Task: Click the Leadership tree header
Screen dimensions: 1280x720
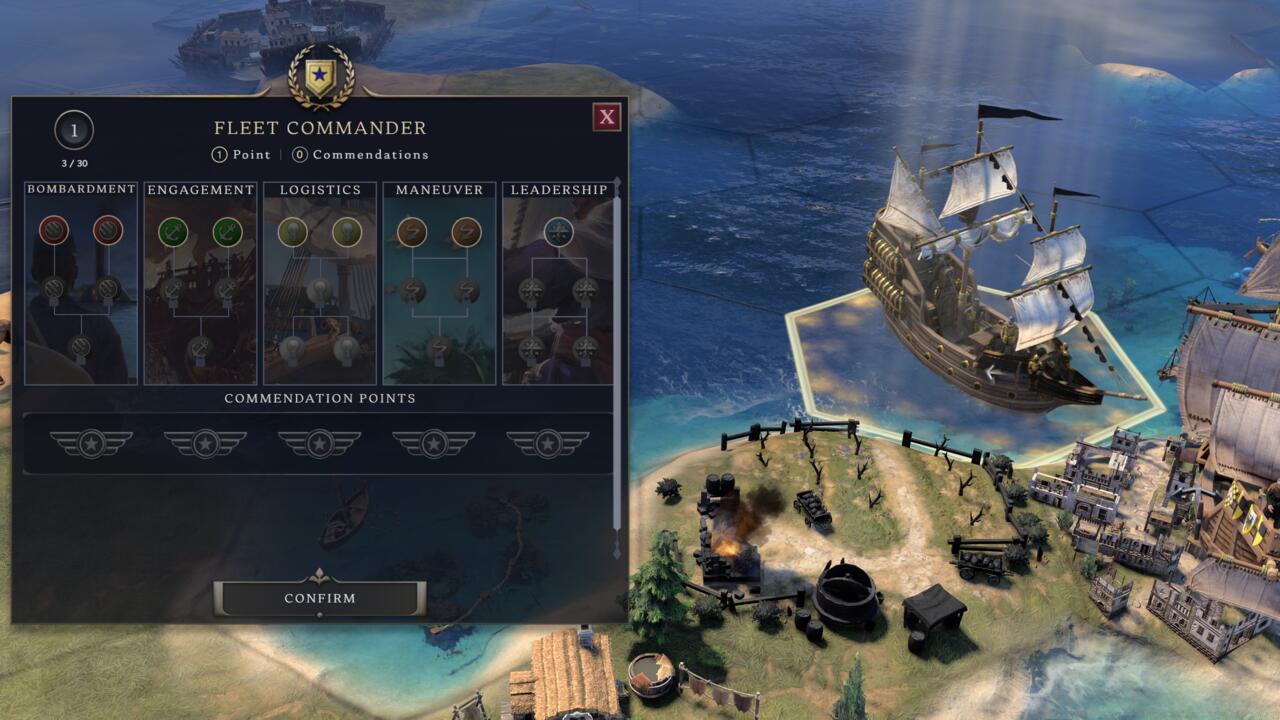Action: click(x=560, y=188)
